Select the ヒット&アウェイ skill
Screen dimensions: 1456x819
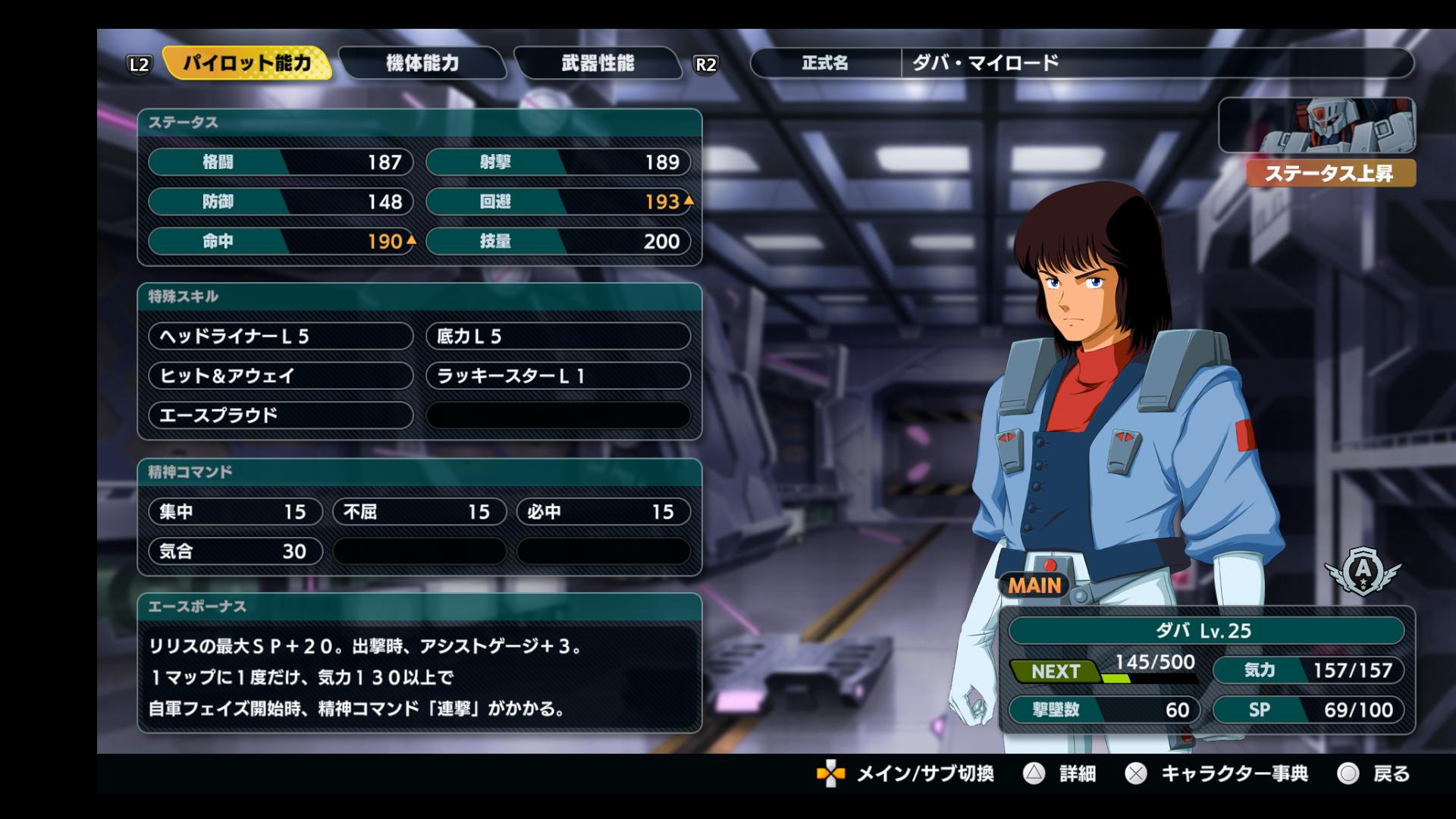281,375
